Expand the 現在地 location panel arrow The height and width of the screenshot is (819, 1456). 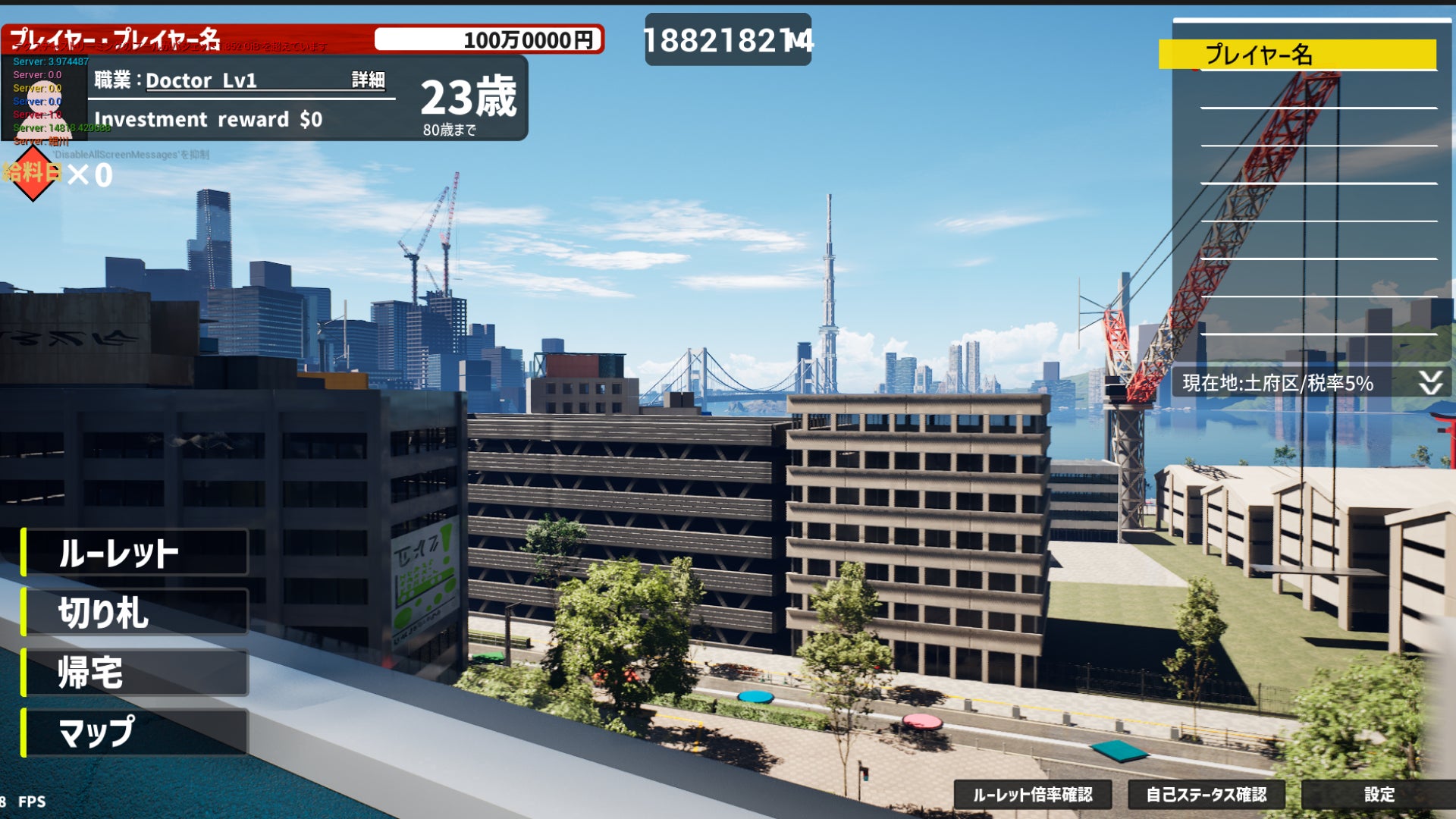(x=1430, y=383)
